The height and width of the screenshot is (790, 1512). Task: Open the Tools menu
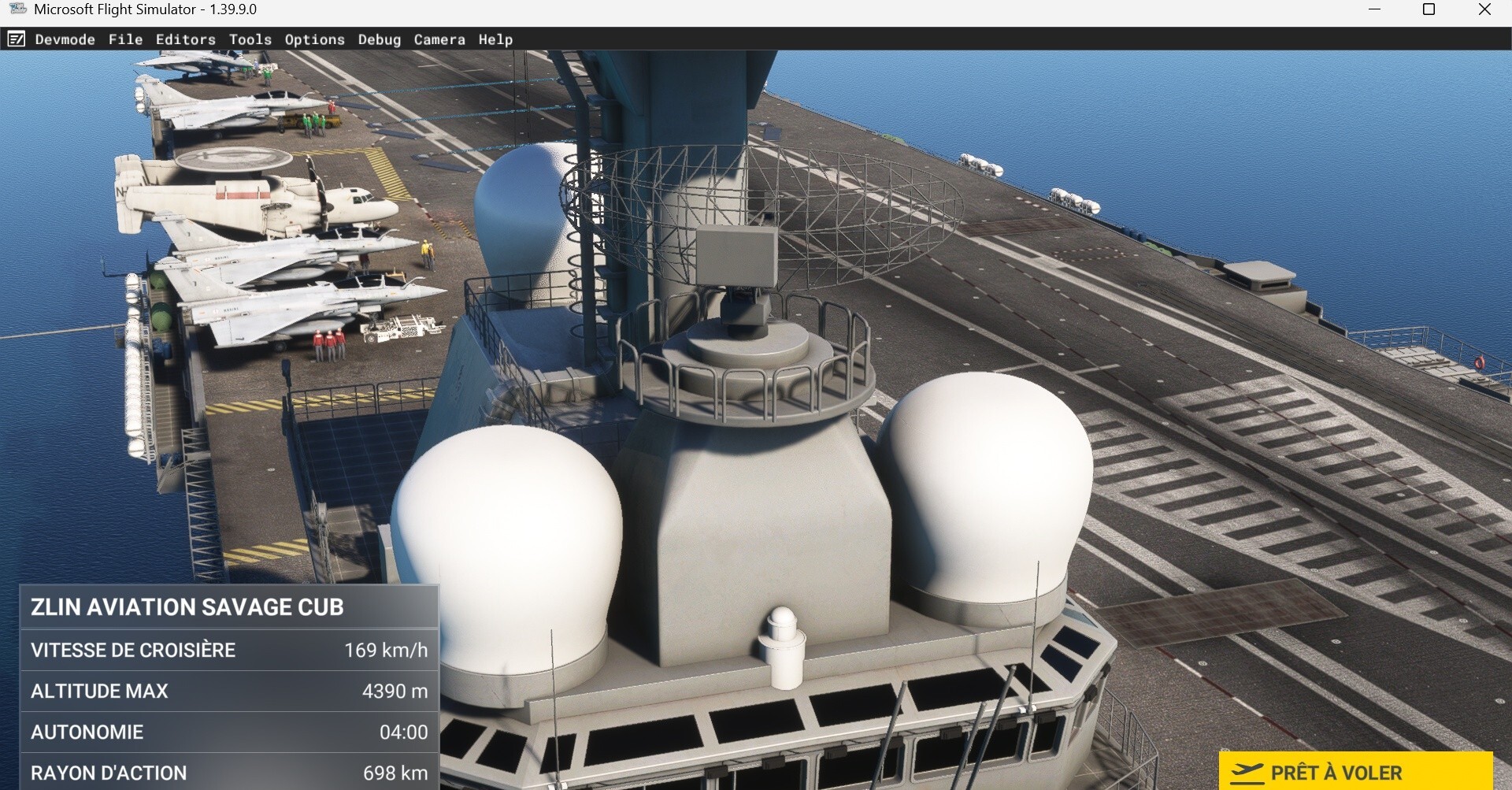[x=250, y=39]
